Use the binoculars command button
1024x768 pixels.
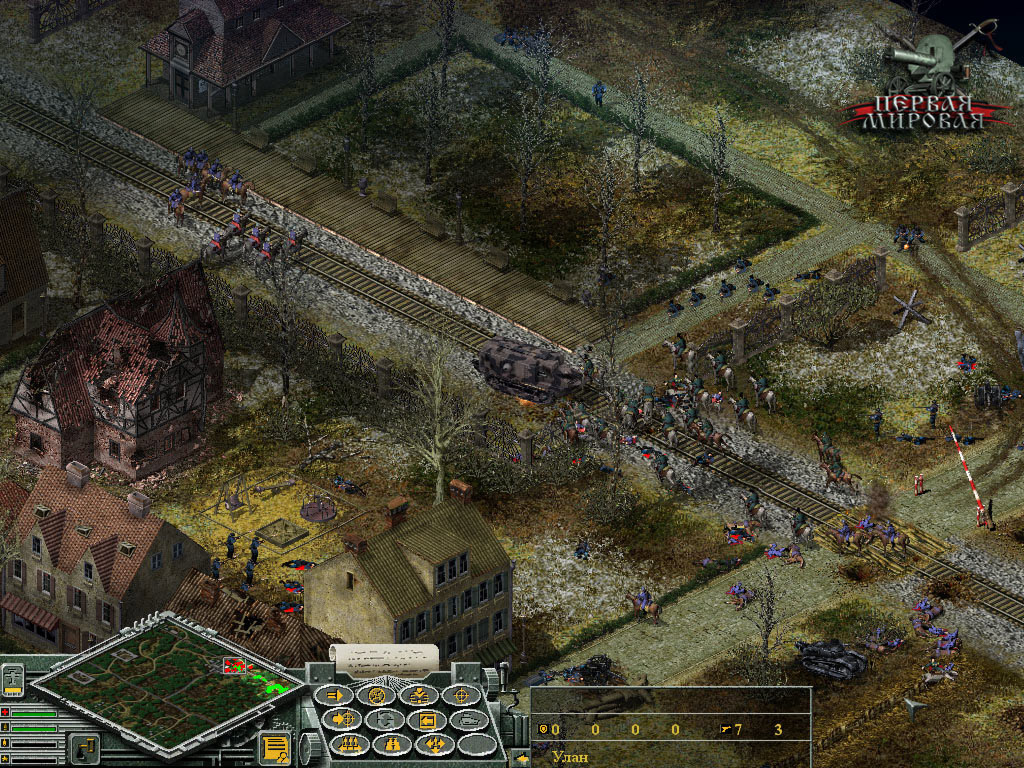393,744
